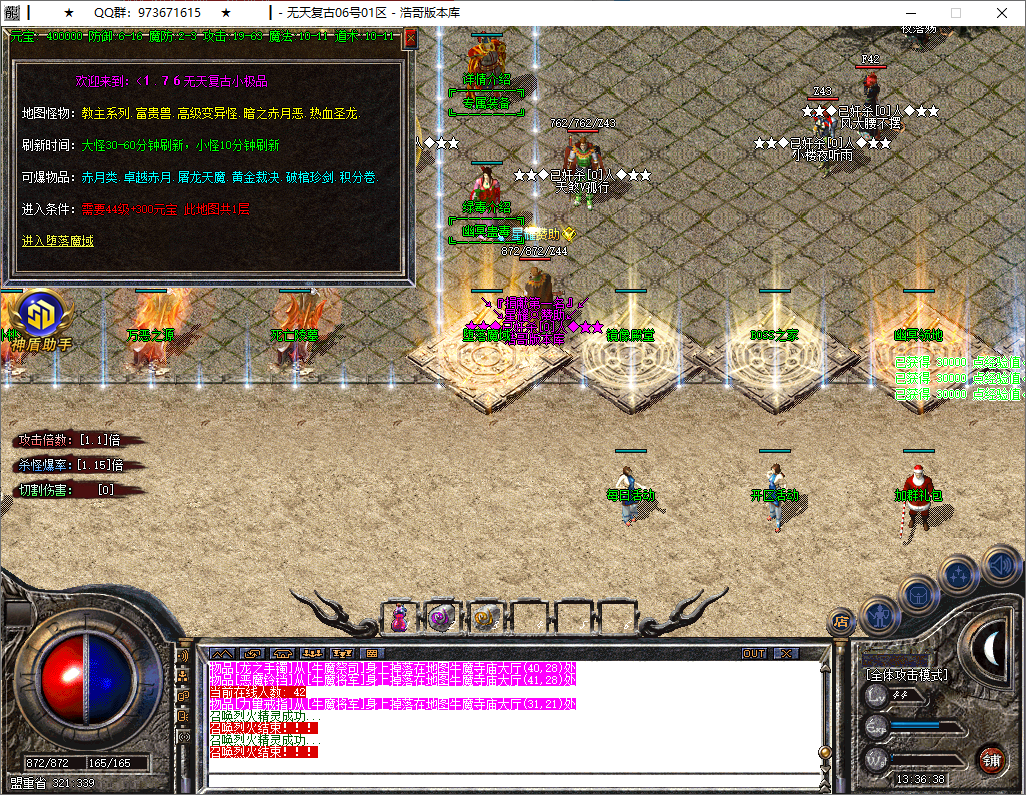Open the 铺 stall button

click(990, 759)
